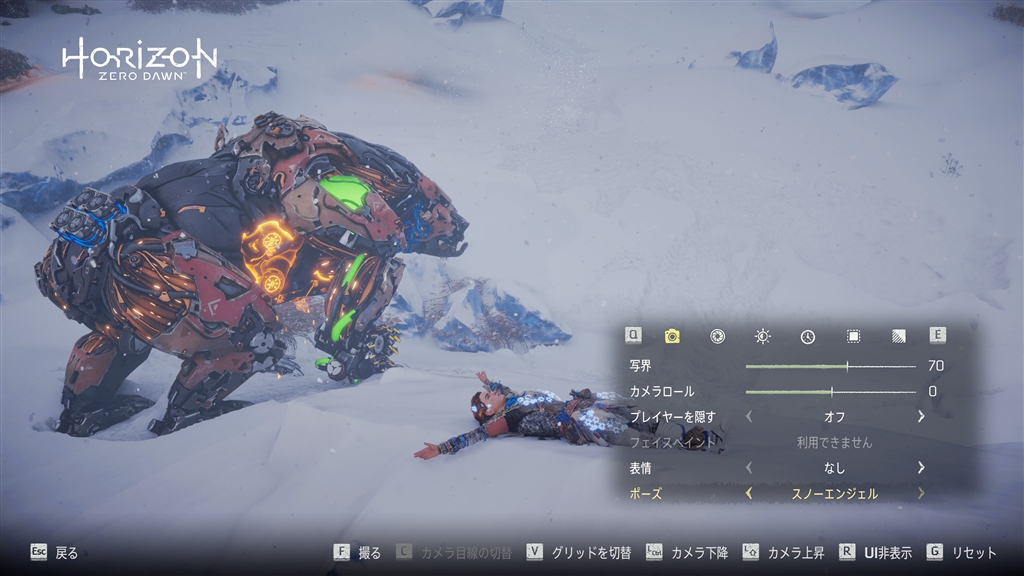Adjust the 写界 field-of-view slider
This screenshot has height=576, width=1024.
point(830,366)
